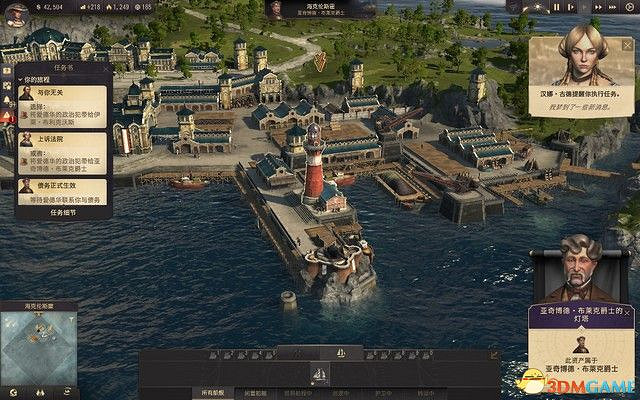Select the sailing ship icon in bottom bar
This screenshot has height=400, width=640.
pyautogui.click(x=320, y=374)
